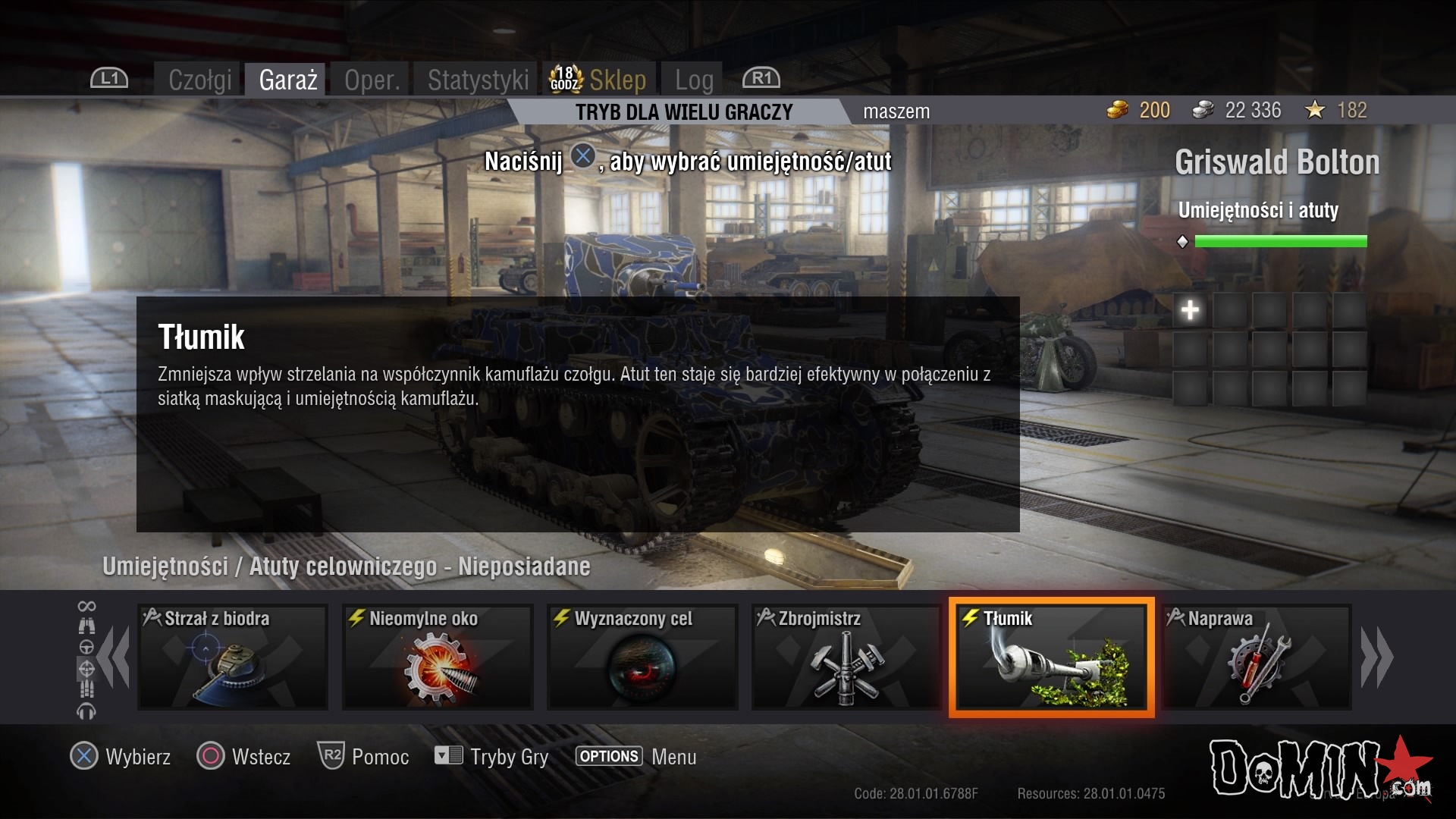The width and height of the screenshot is (1456, 819).
Task: Show next skills with right double arrow
Action: pos(1376,657)
